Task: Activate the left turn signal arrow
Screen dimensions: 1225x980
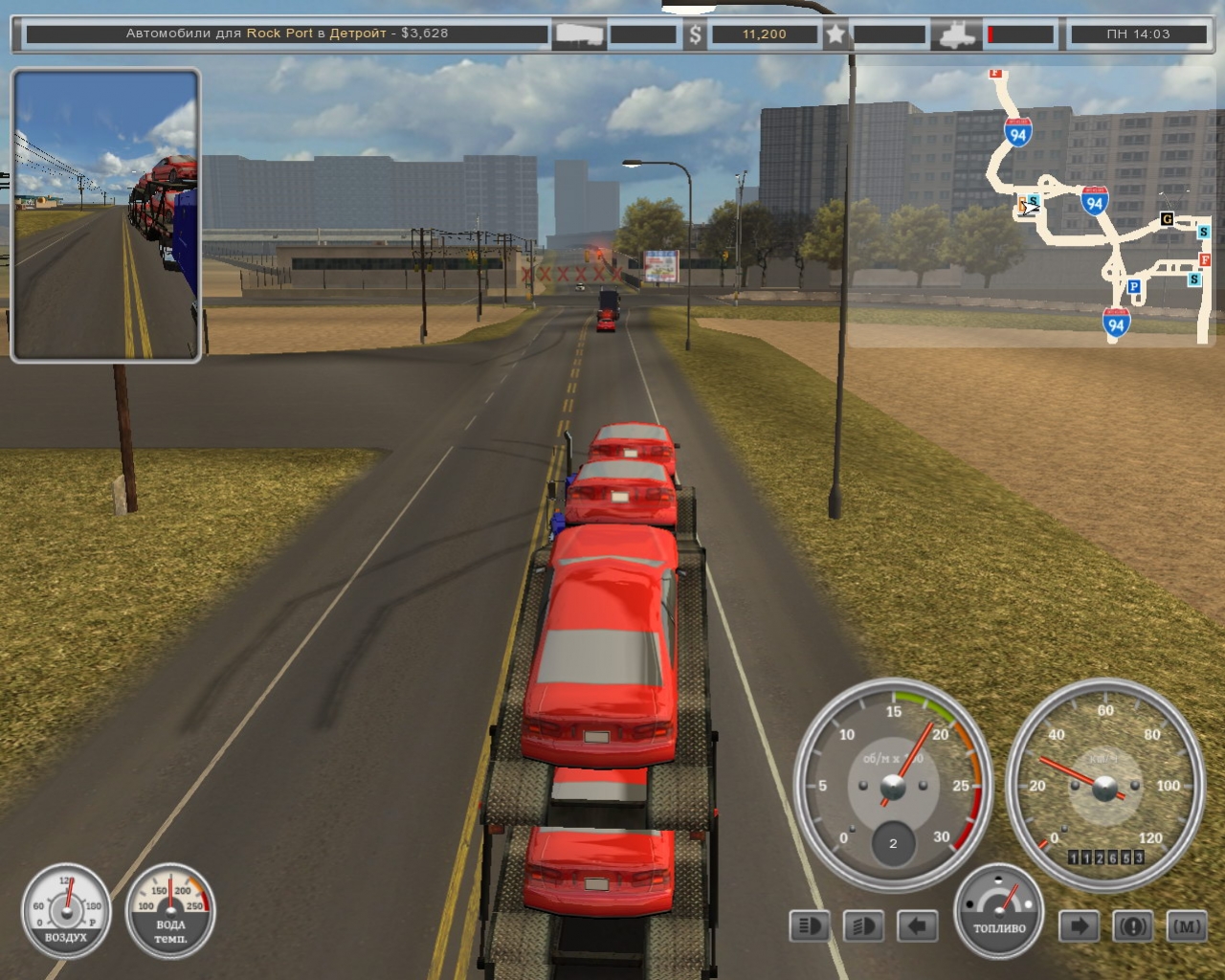Action: [917, 926]
